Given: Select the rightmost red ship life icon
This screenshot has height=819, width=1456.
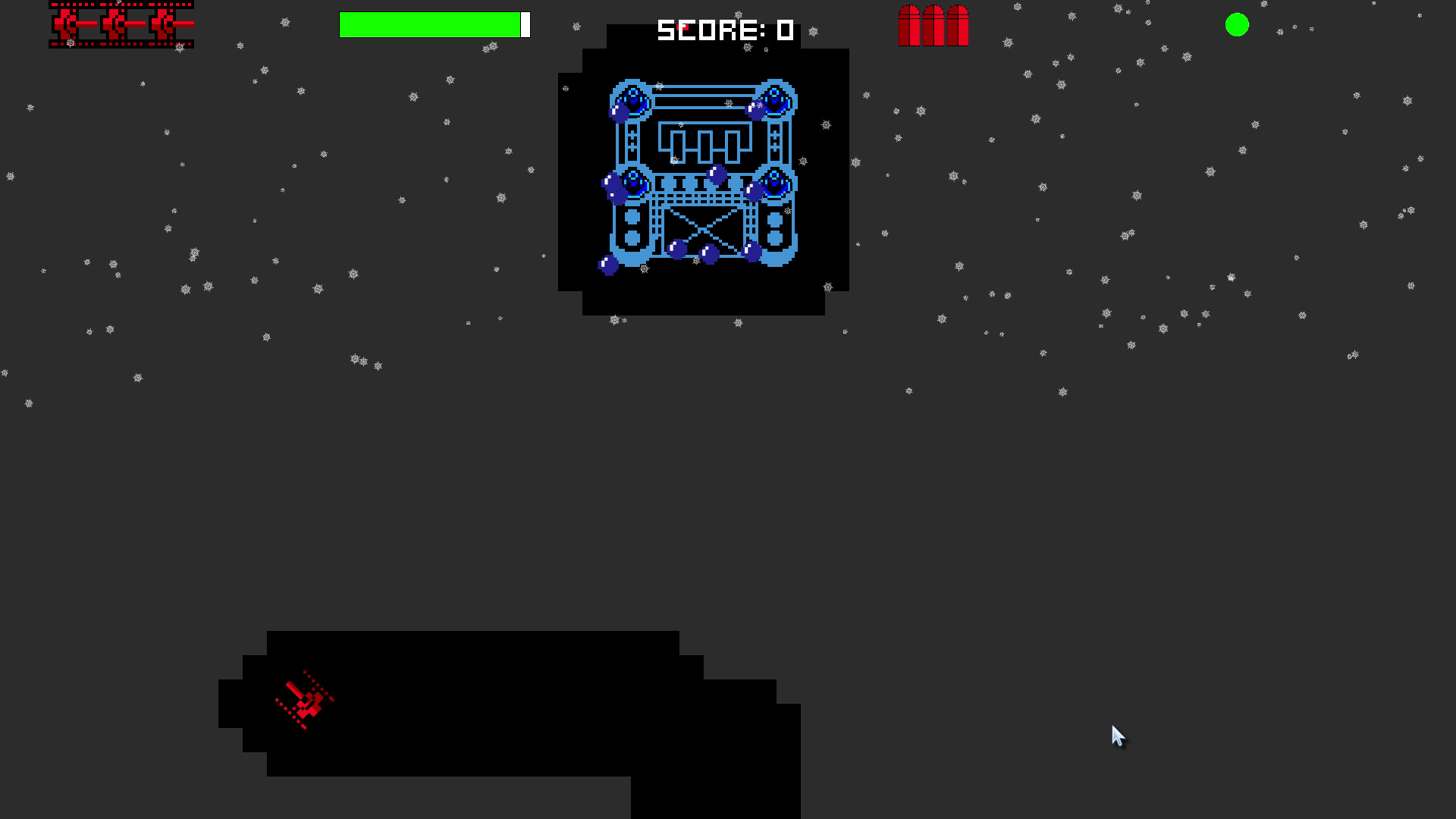Looking at the screenshot, I should (164, 24).
